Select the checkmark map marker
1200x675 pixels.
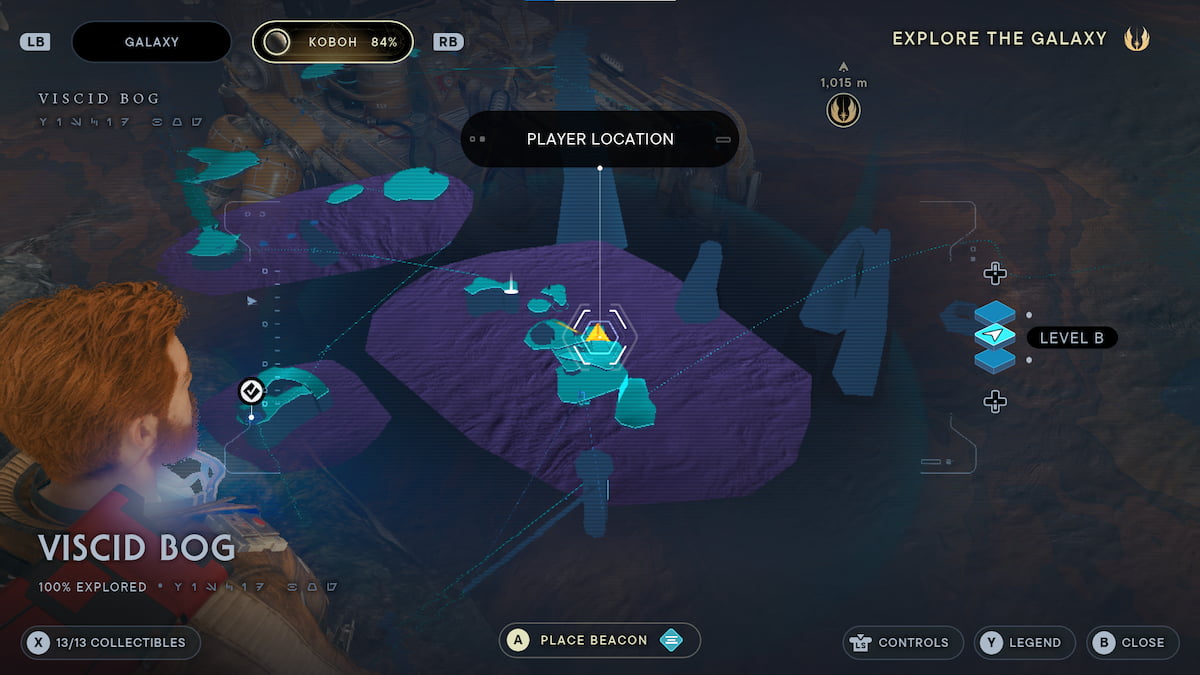coord(251,391)
